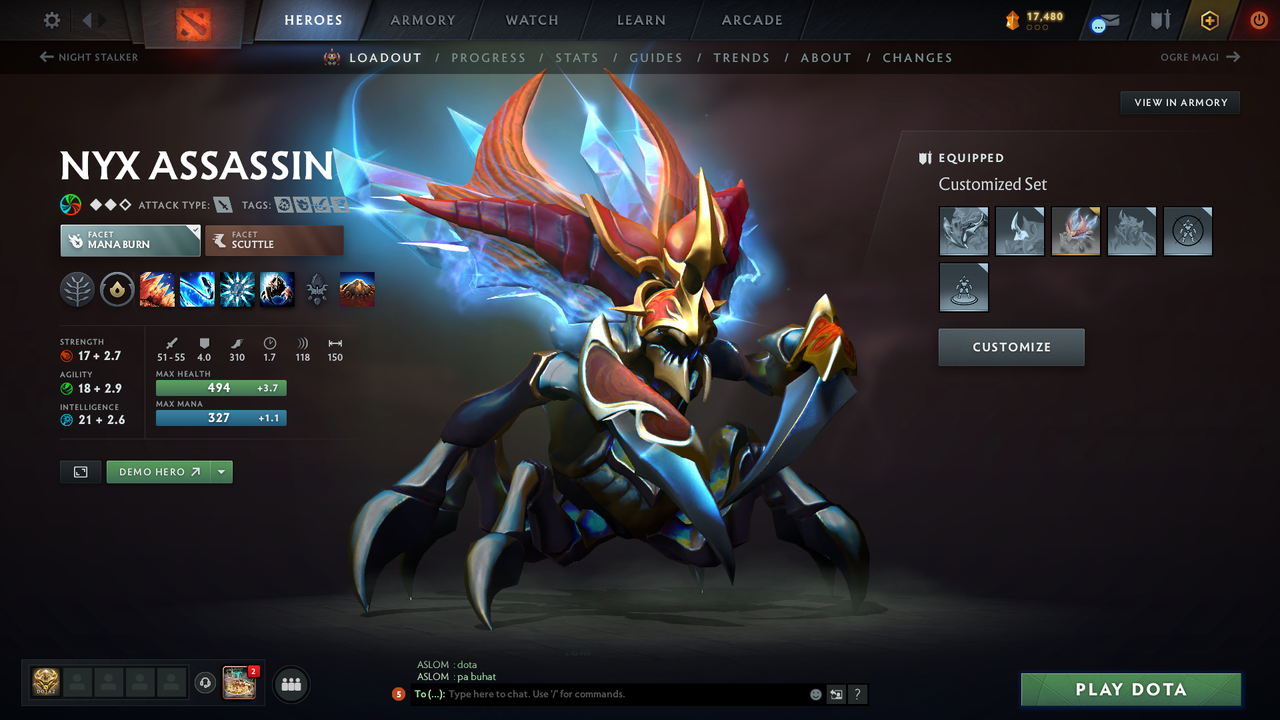Click the armory shield-and-sword icon
1280x720 pixels.
1158,19
